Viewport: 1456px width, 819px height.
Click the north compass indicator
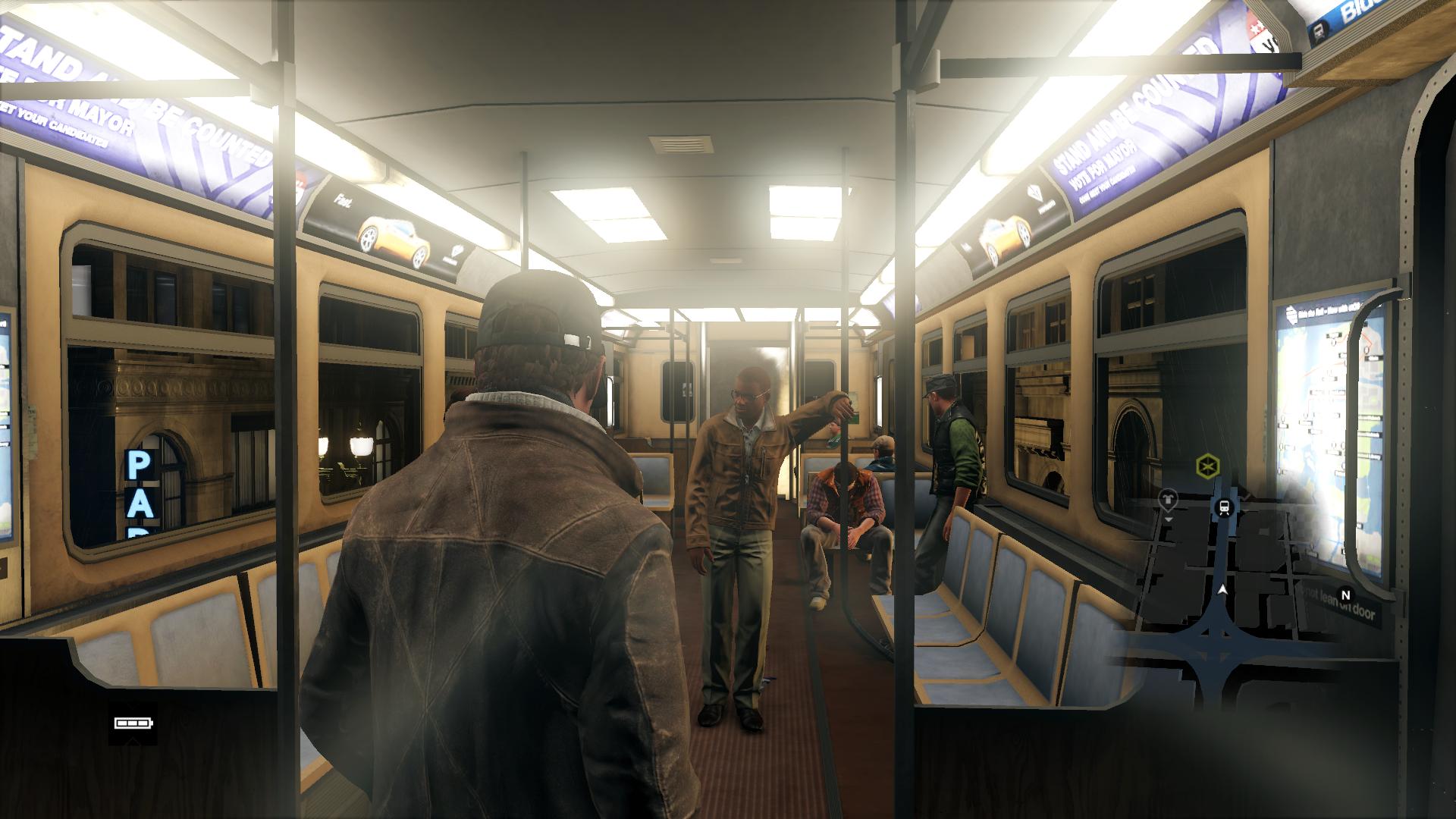click(1346, 595)
